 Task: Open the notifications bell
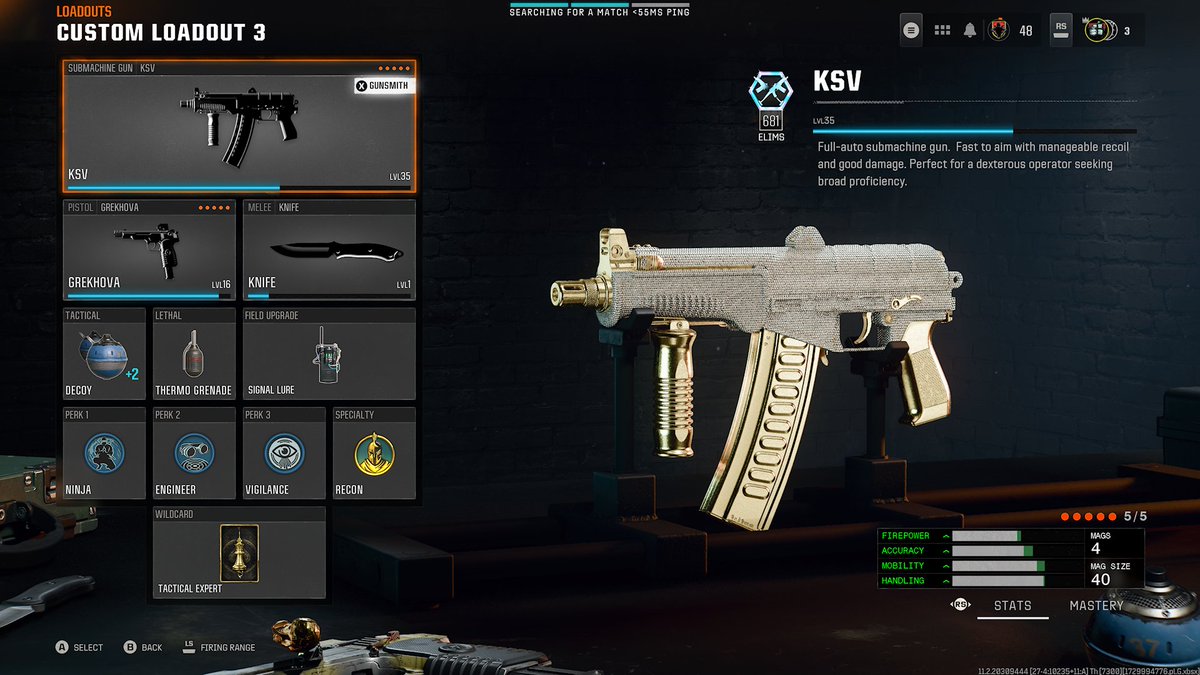969,30
